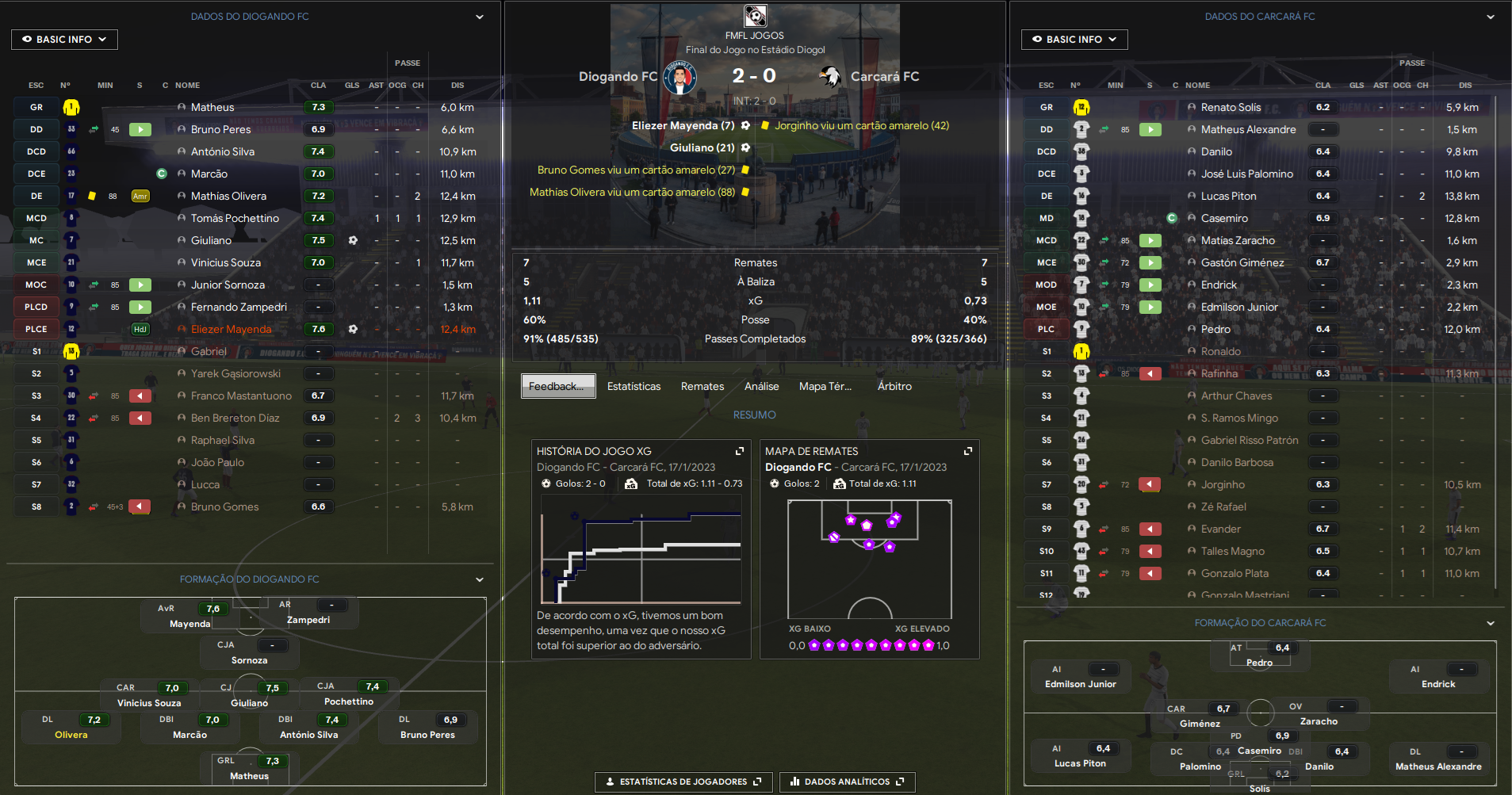Image resolution: width=1512 pixels, height=795 pixels.
Task: Click Renato Solis in the goalkeeper row
Action: (x=1231, y=107)
